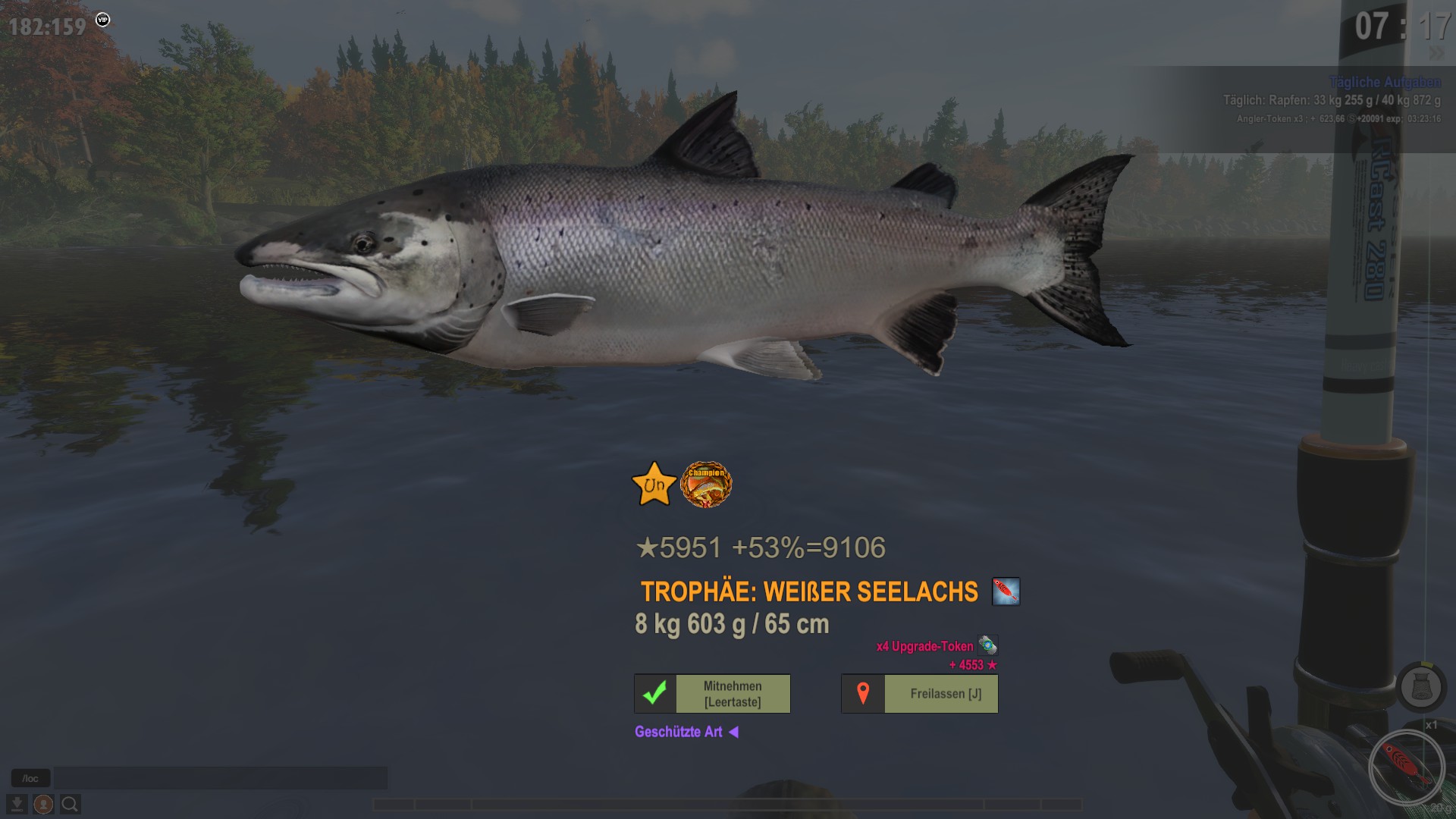The height and width of the screenshot is (819, 1456).
Task: Inspect the red lure icon beside fish name
Action: click(1006, 591)
